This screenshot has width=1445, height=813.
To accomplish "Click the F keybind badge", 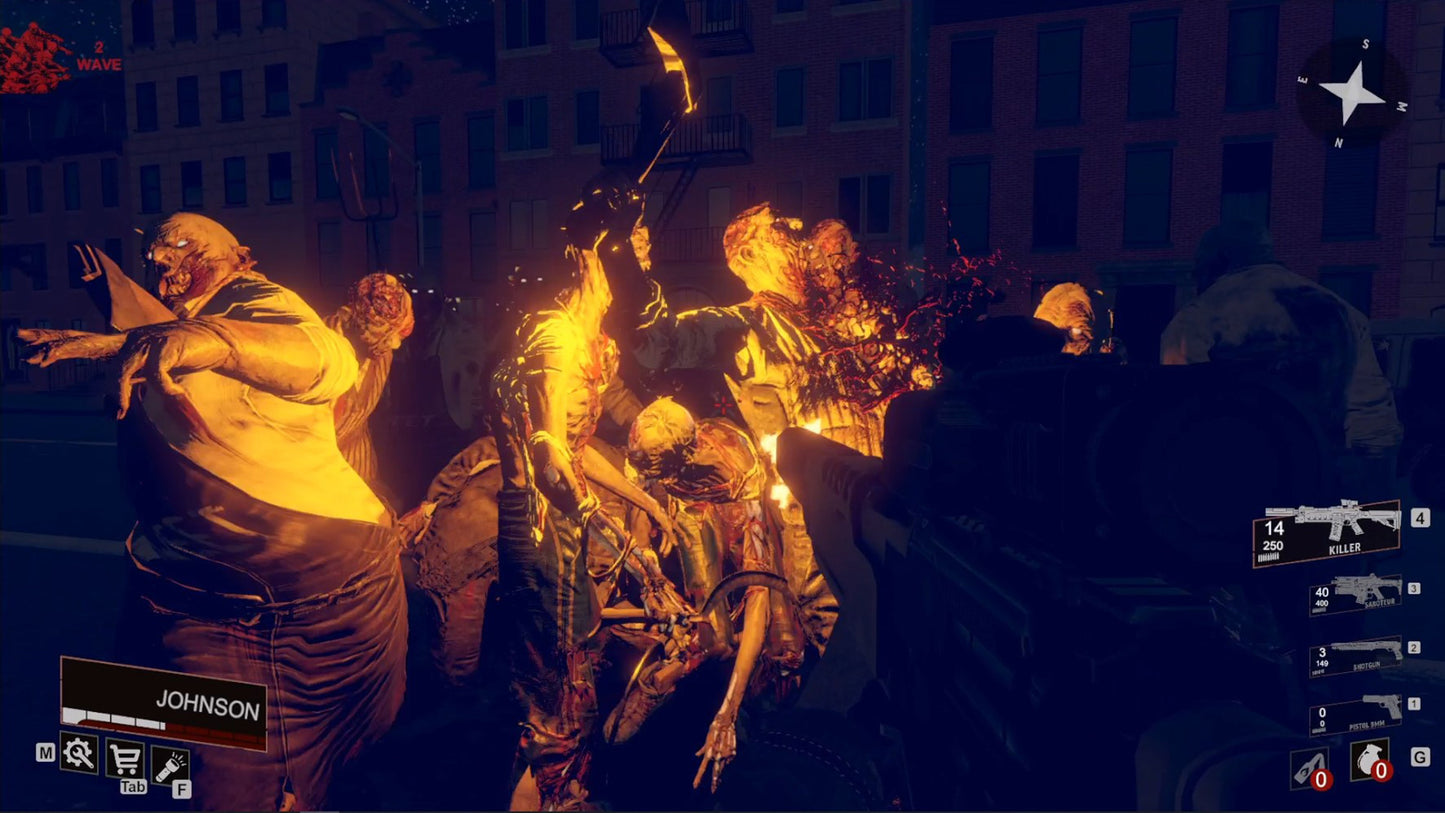I will [180, 789].
